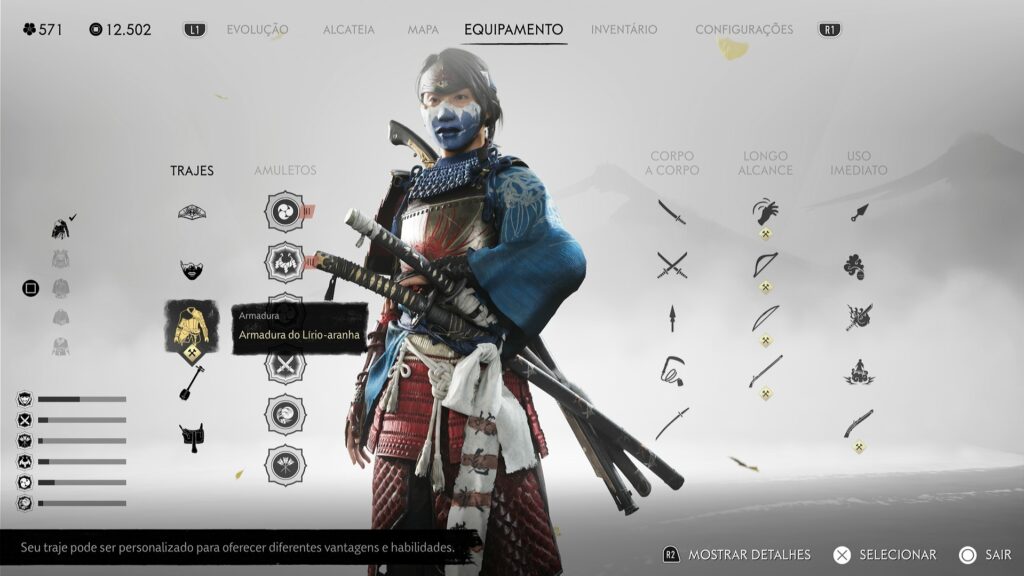Choose the matchlock rifle ranged weapon

click(x=766, y=371)
